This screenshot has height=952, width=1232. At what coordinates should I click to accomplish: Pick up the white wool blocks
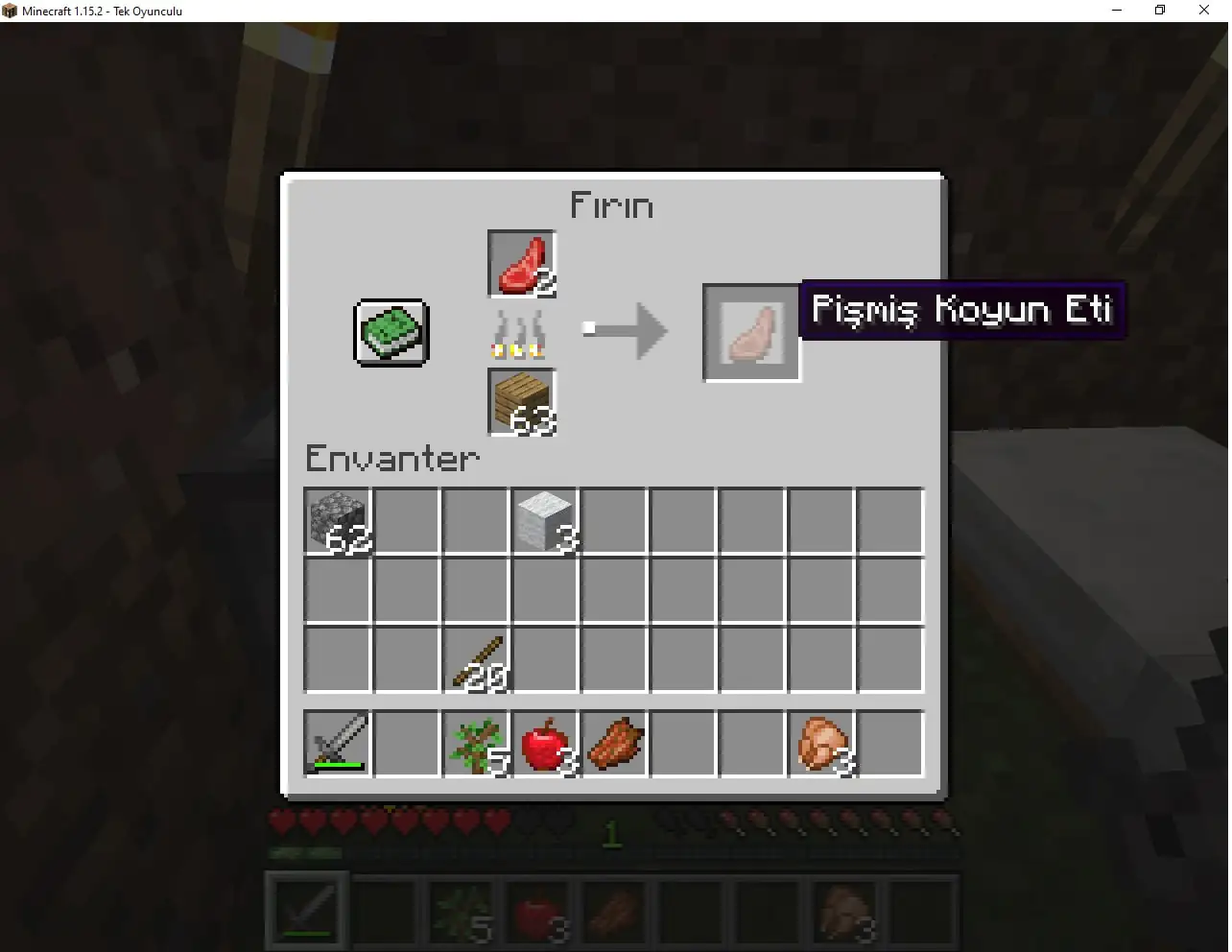click(x=544, y=521)
